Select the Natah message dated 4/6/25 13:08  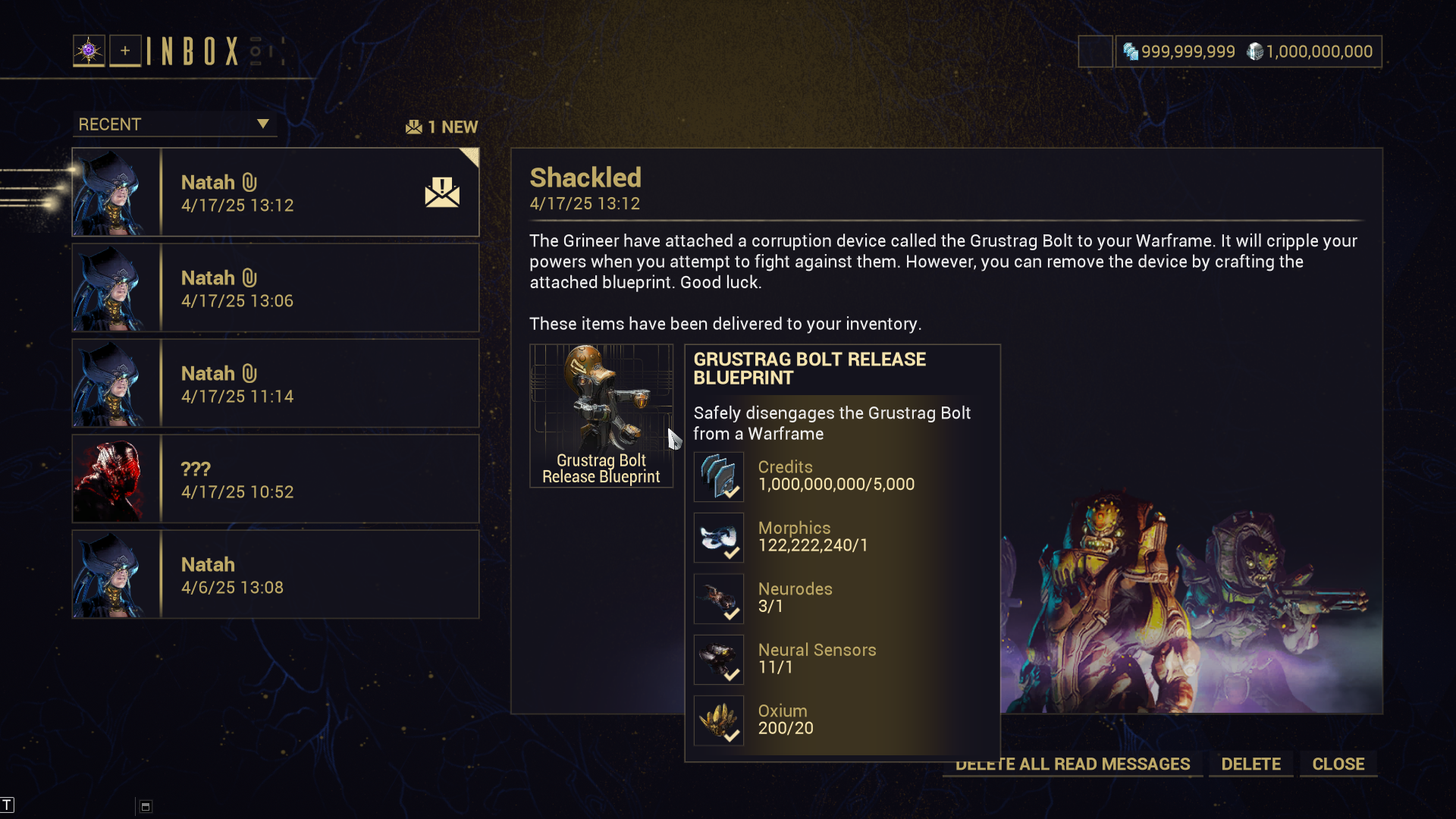click(276, 575)
